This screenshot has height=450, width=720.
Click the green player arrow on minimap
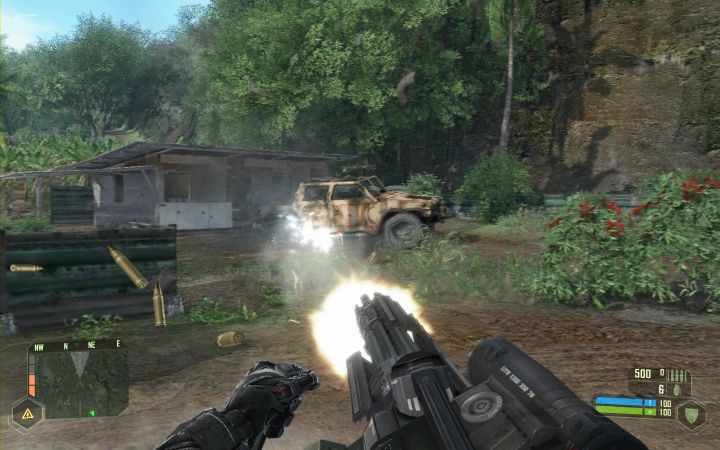92,412
